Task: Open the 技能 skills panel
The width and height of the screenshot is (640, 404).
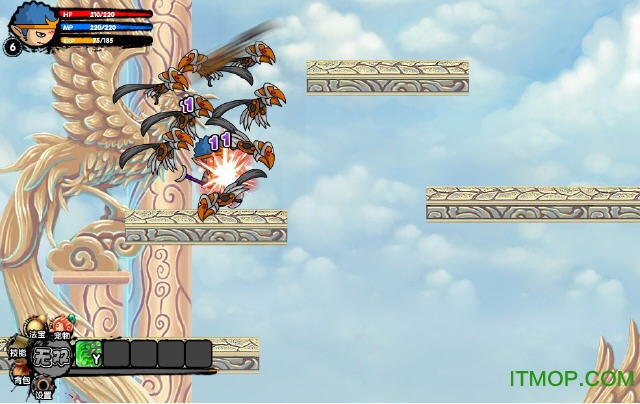Action: click(x=17, y=352)
